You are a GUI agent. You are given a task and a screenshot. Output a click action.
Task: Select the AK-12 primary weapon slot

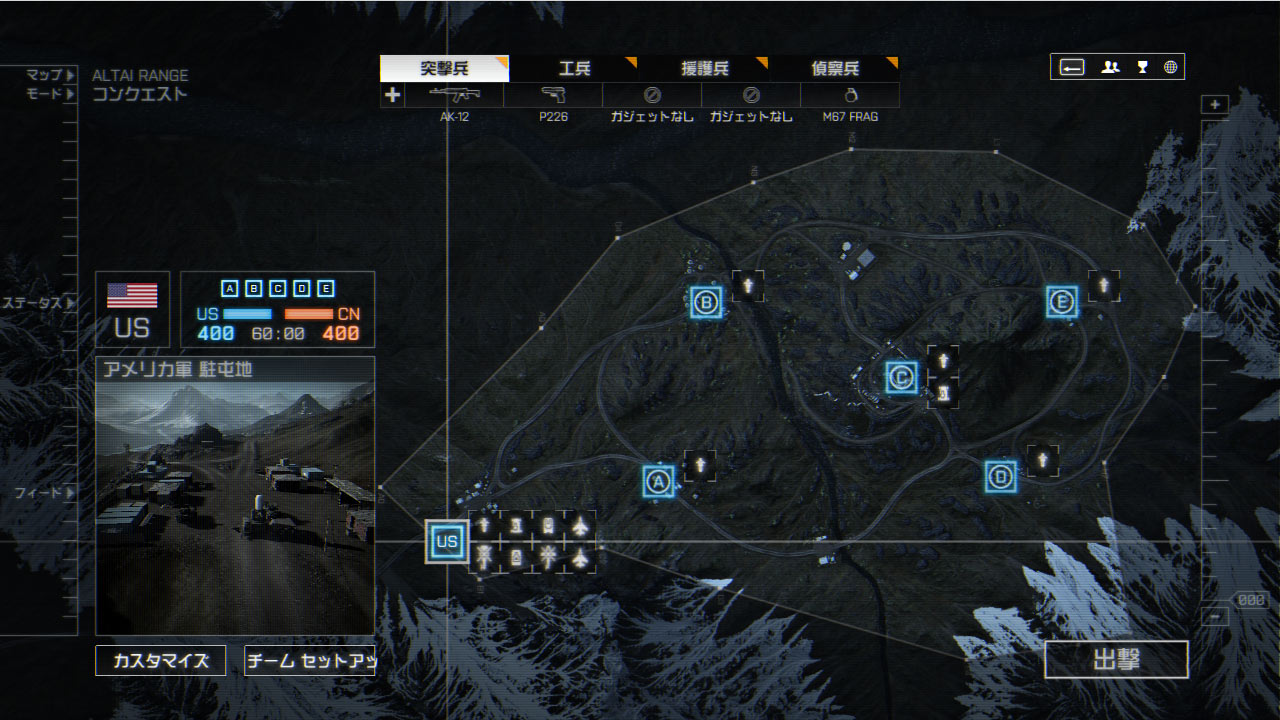click(454, 96)
